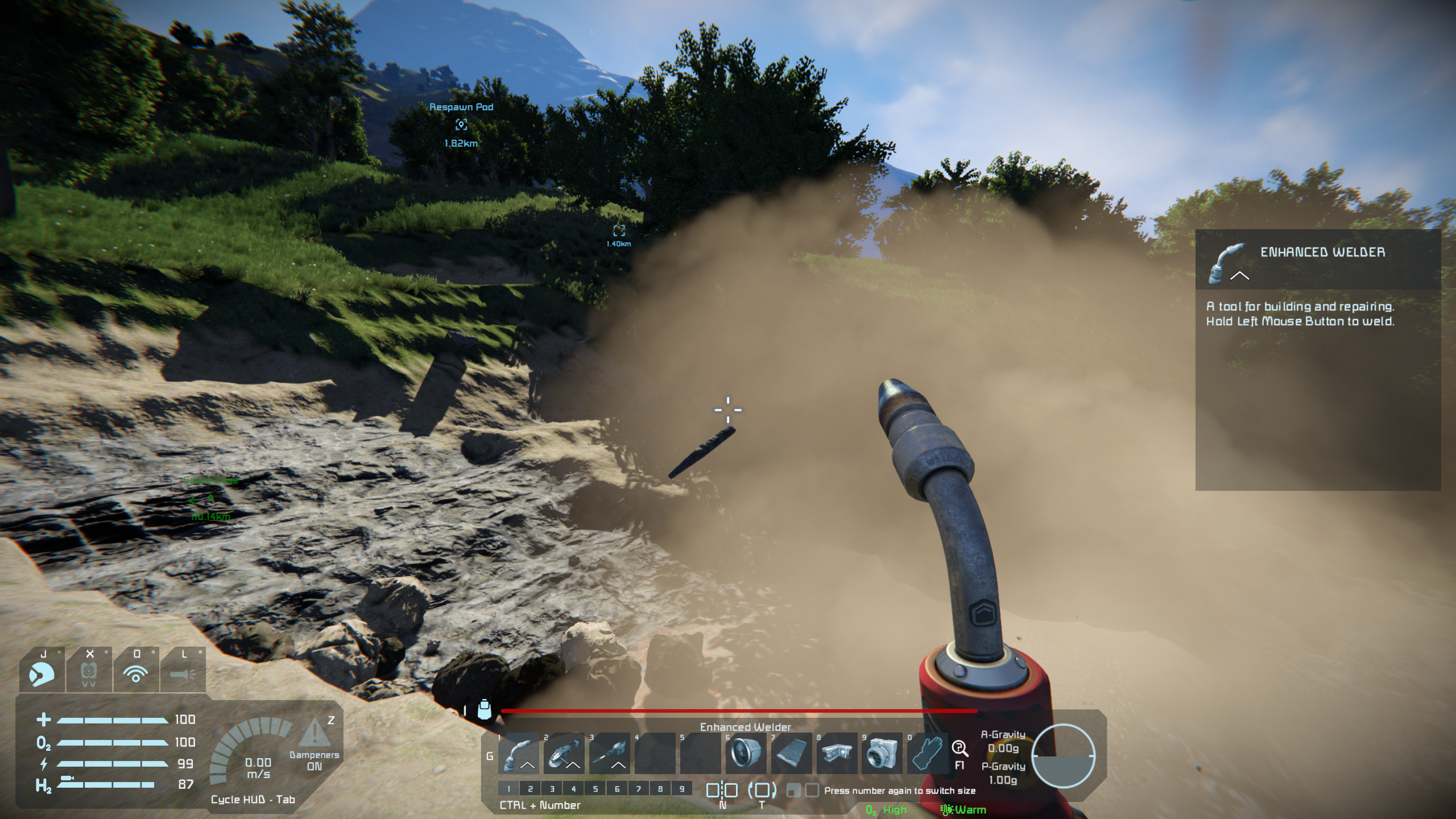Toggle the broadcasting signal icon
The height and width of the screenshot is (819, 1456).
(x=136, y=672)
